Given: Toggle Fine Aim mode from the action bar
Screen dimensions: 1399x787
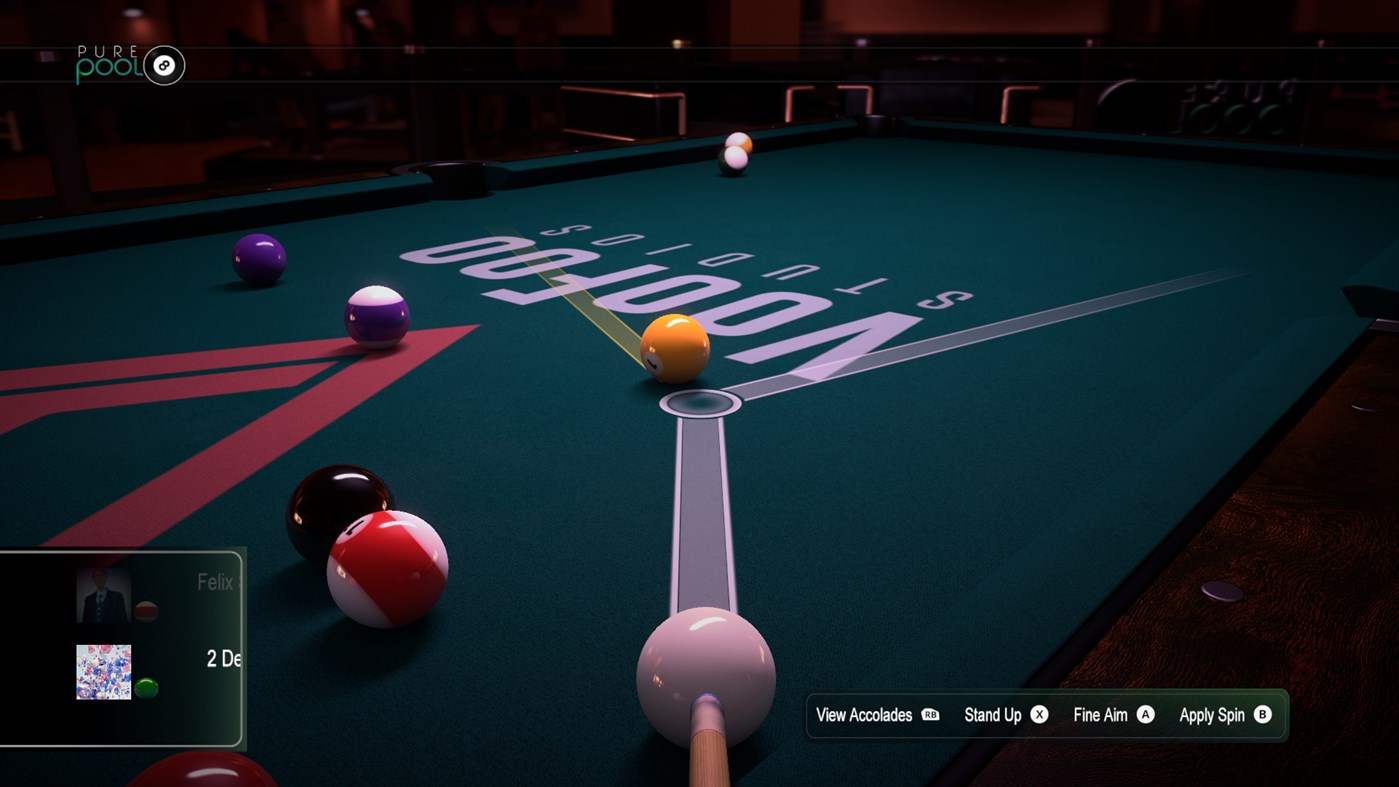Looking at the screenshot, I should pyautogui.click(x=1102, y=715).
